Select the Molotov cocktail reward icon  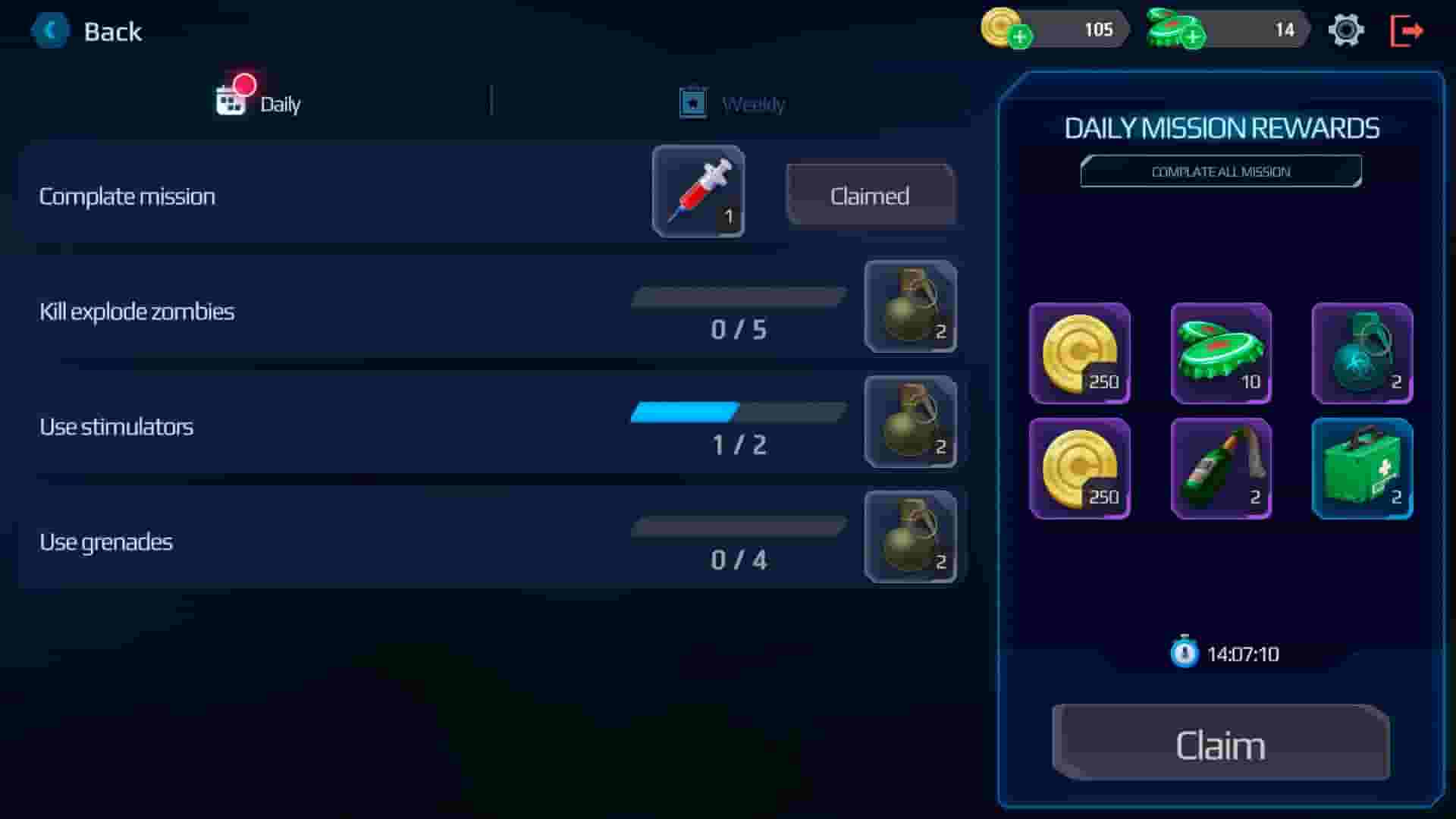coord(1221,468)
